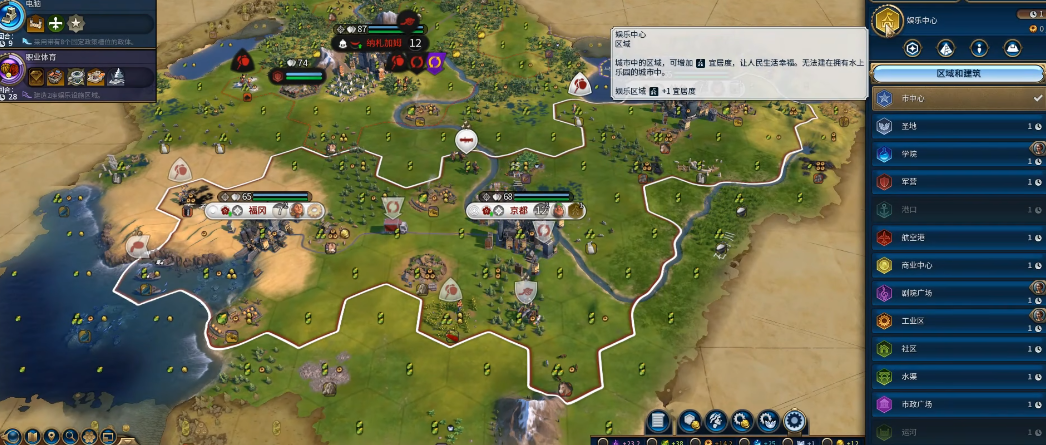Choose the 社区 (Neighborhood) district
The image size is (1046, 445).
coord(950,349)
